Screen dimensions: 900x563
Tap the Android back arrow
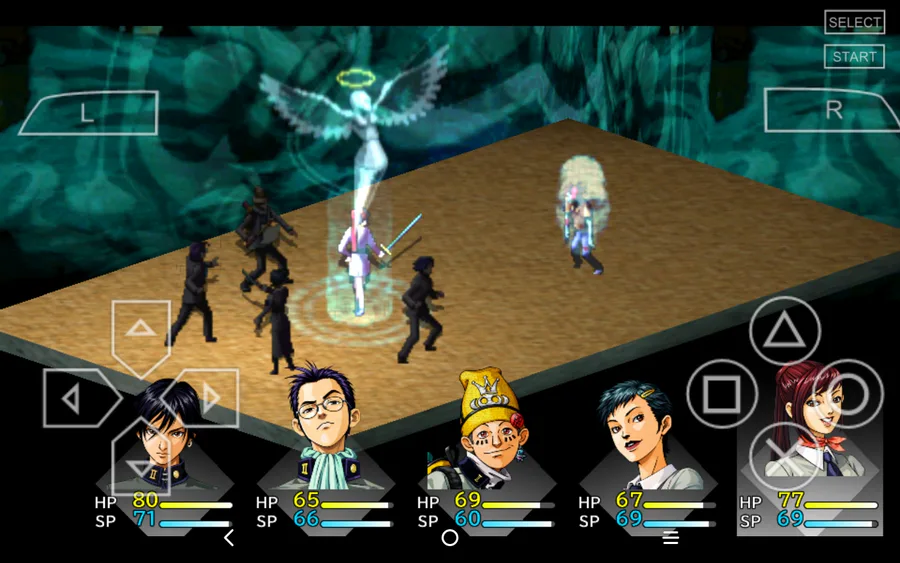pos(229,538)
